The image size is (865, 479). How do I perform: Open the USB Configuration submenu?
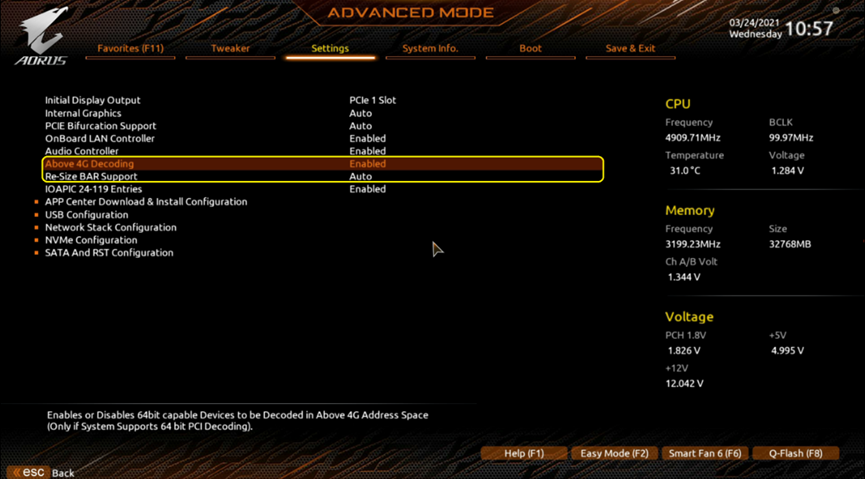click(86, 215)
